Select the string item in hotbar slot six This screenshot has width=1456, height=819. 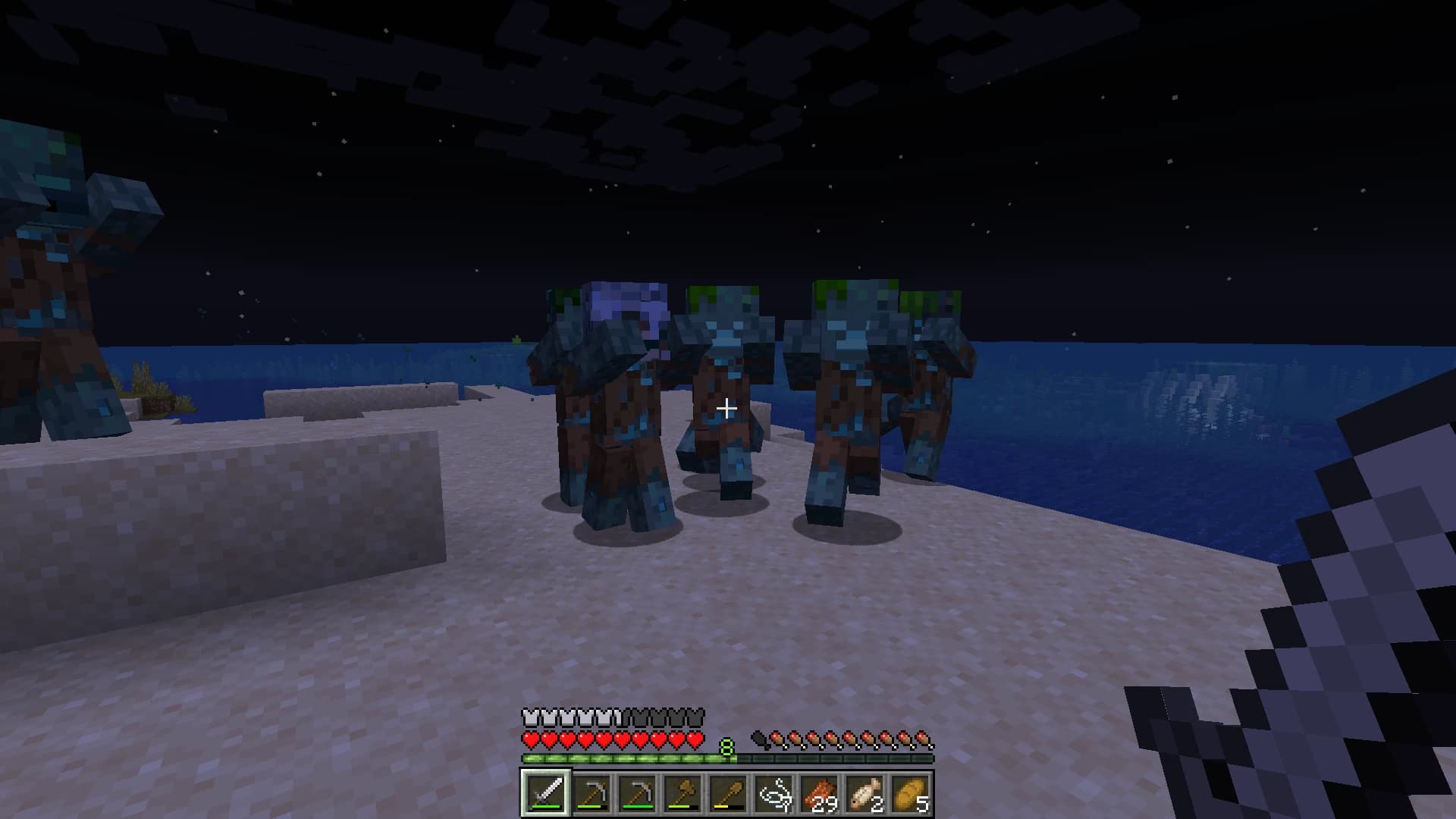pos(773,794)
